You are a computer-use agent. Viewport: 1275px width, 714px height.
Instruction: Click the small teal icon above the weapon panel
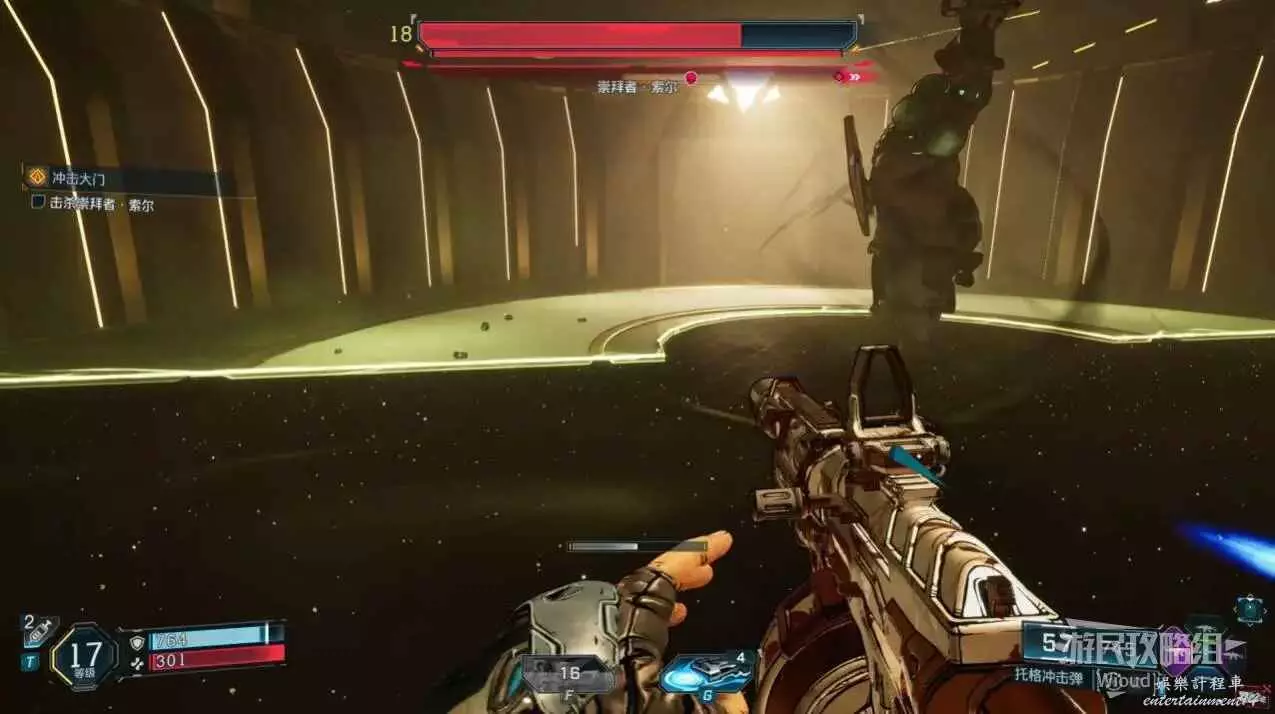tap(1249, 609)
